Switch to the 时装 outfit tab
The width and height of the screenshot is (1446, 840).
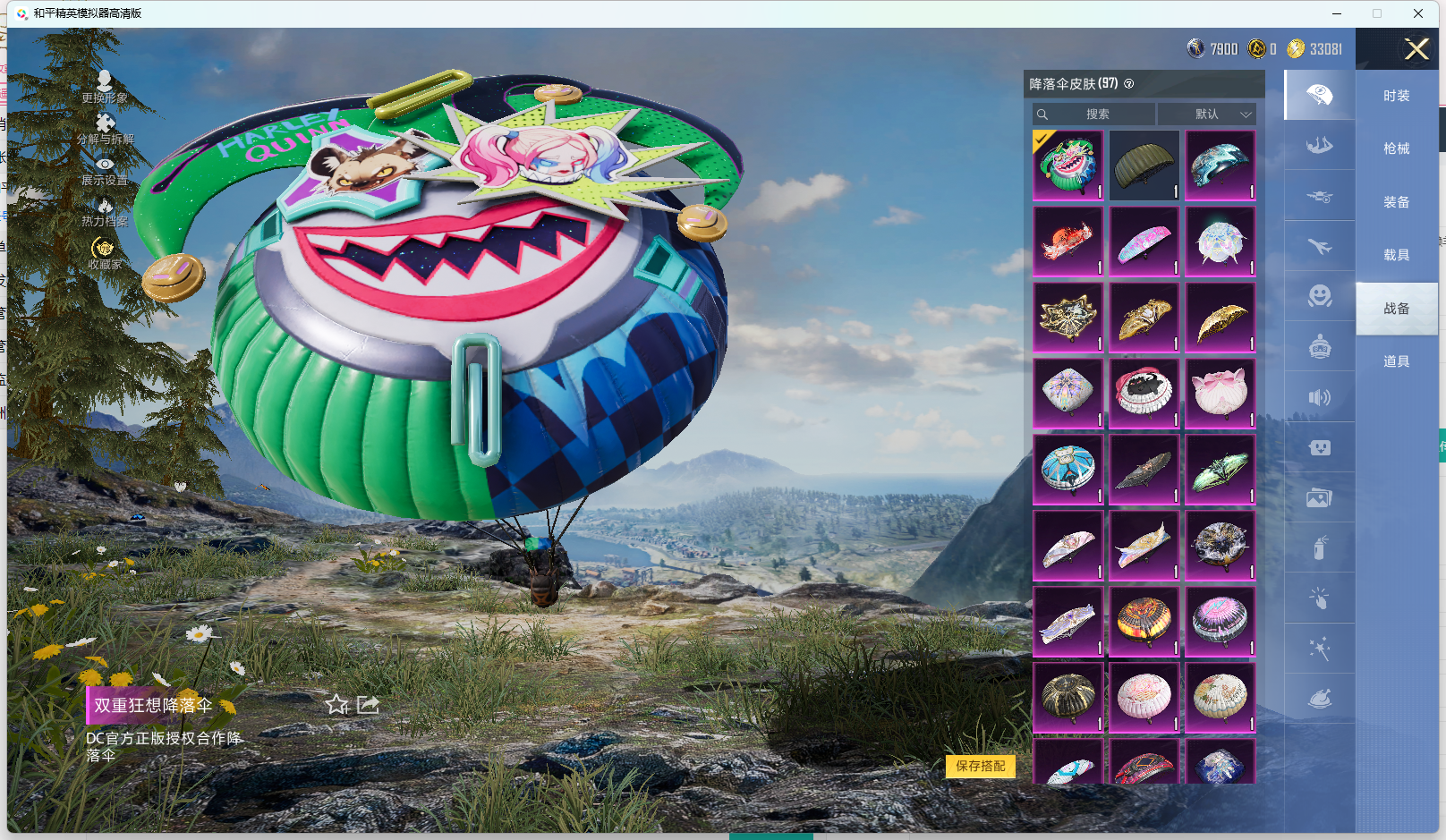pyautogui.click(x=1396, y=96)
